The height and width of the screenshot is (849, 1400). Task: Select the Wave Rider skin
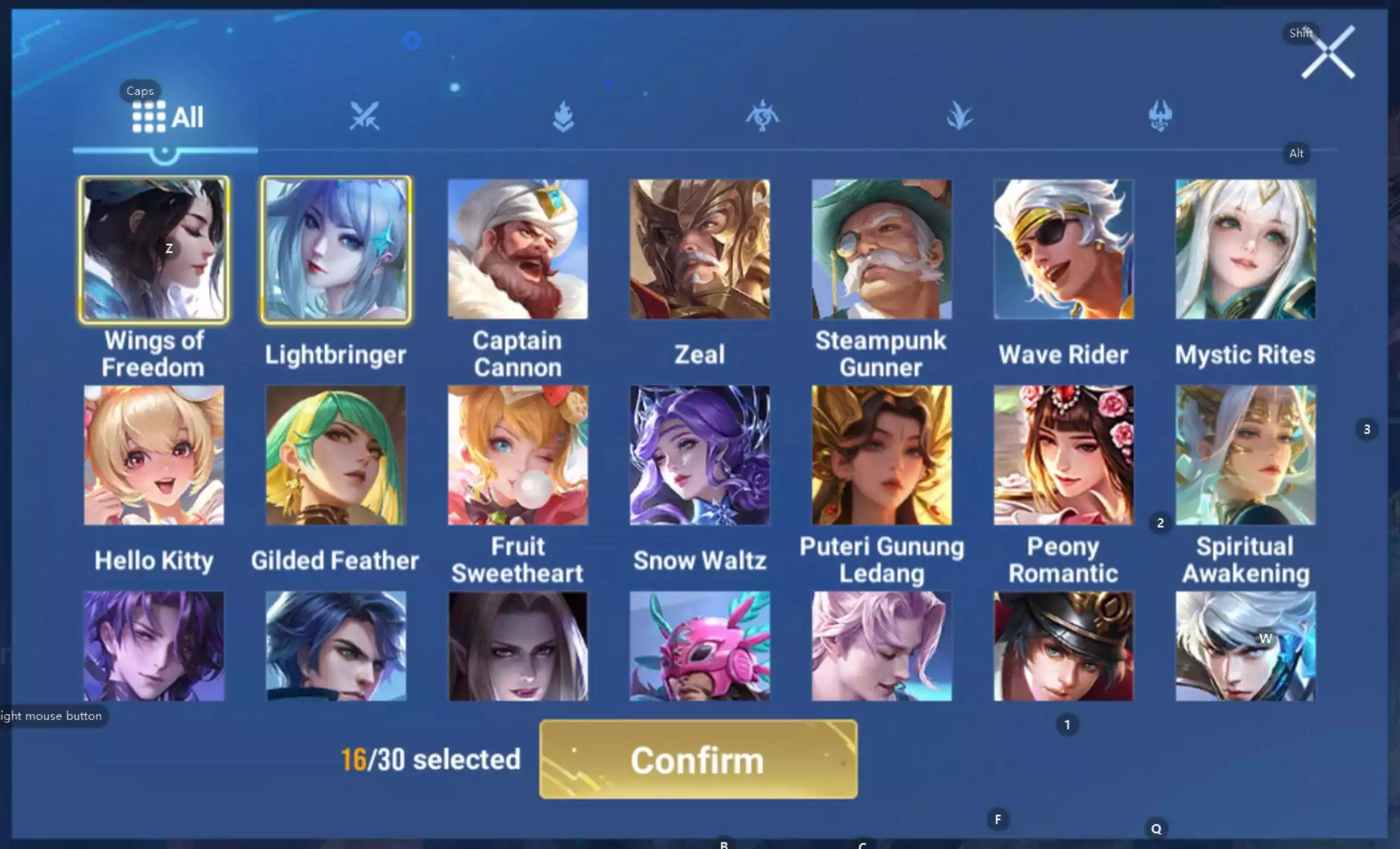pos(1063,249)
